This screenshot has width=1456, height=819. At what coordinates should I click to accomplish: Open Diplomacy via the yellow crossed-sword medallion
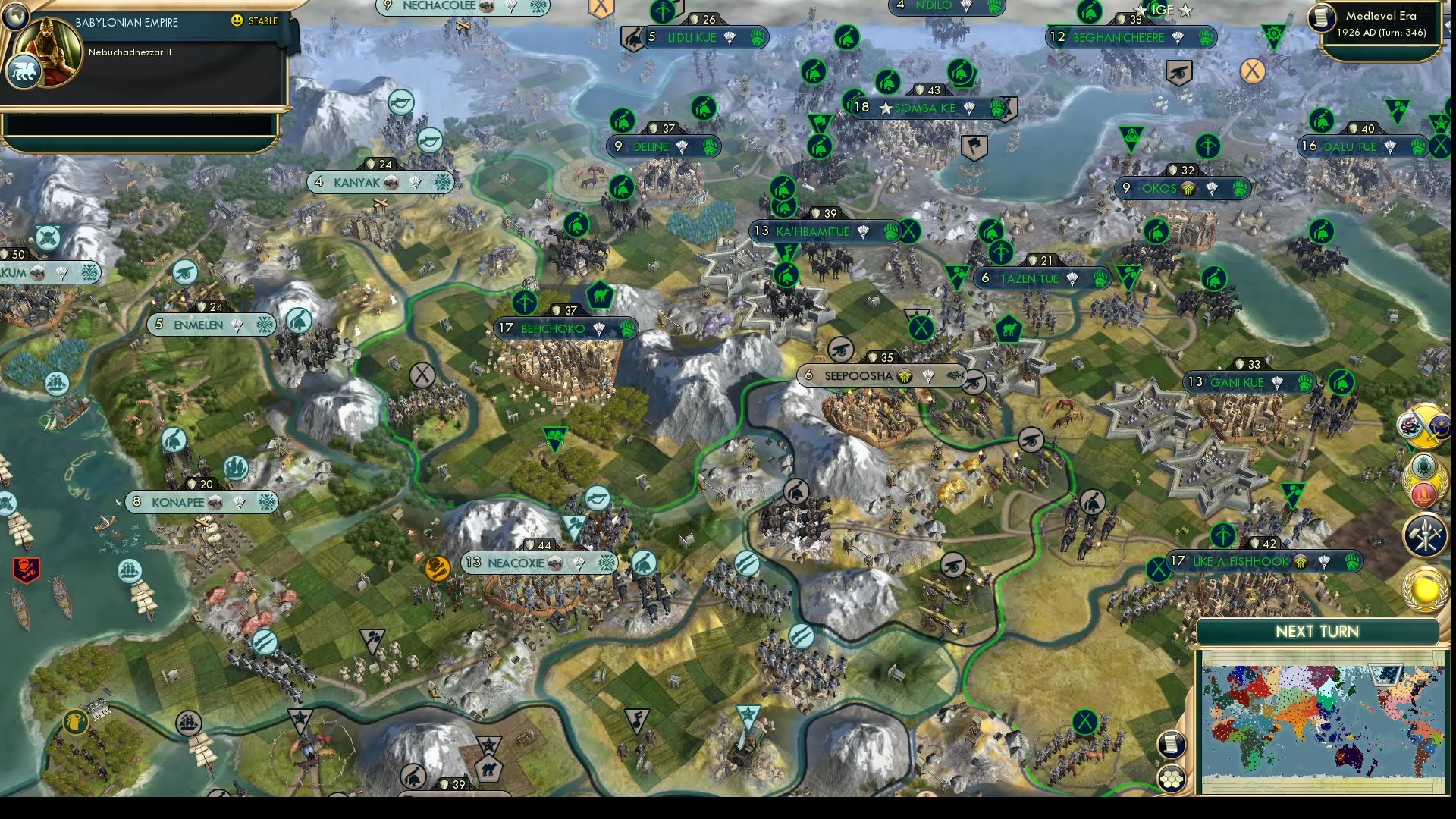[1424, 426]
